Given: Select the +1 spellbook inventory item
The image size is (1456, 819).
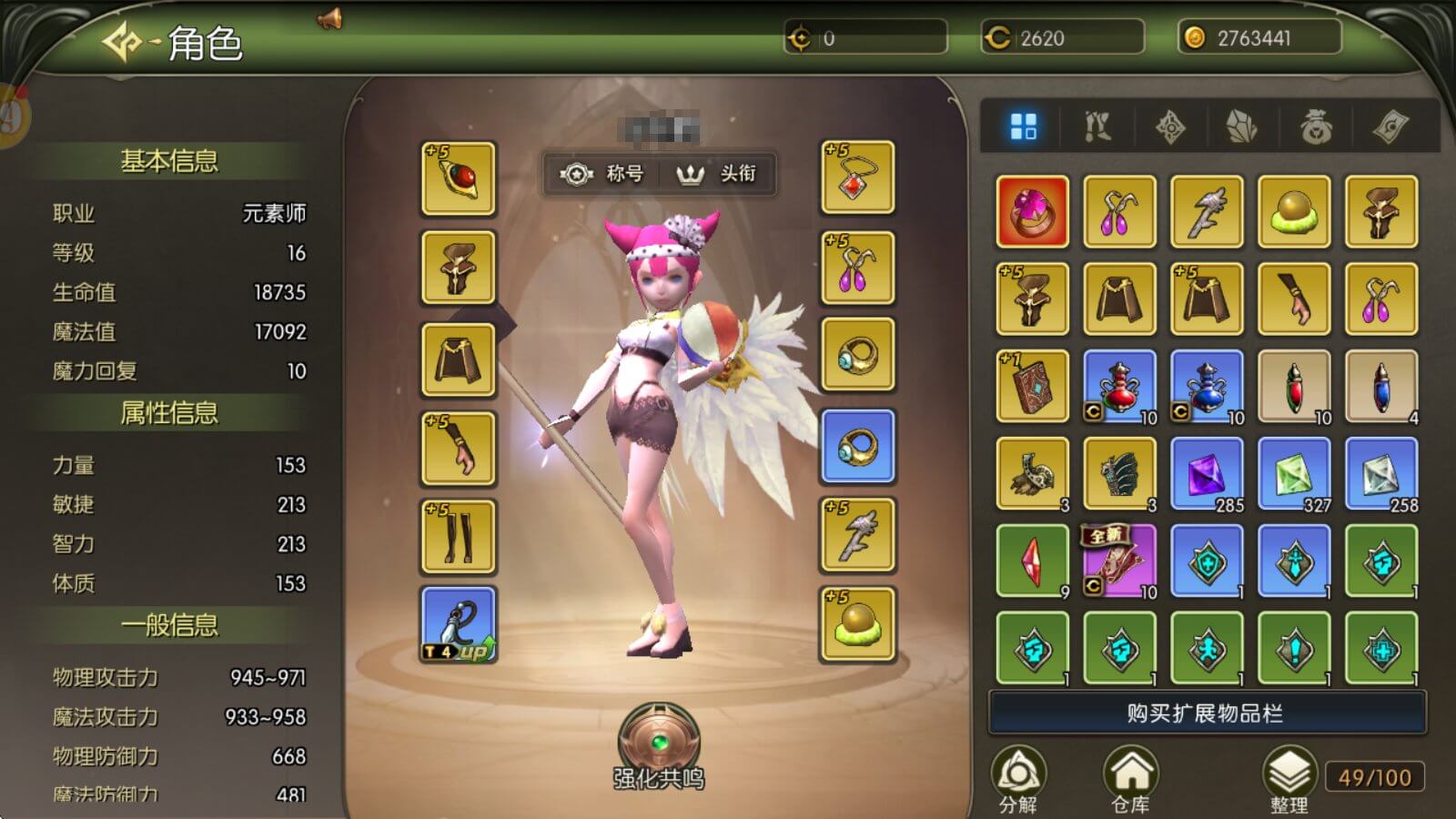Looking at the screenshot, I should point(1033,387).
